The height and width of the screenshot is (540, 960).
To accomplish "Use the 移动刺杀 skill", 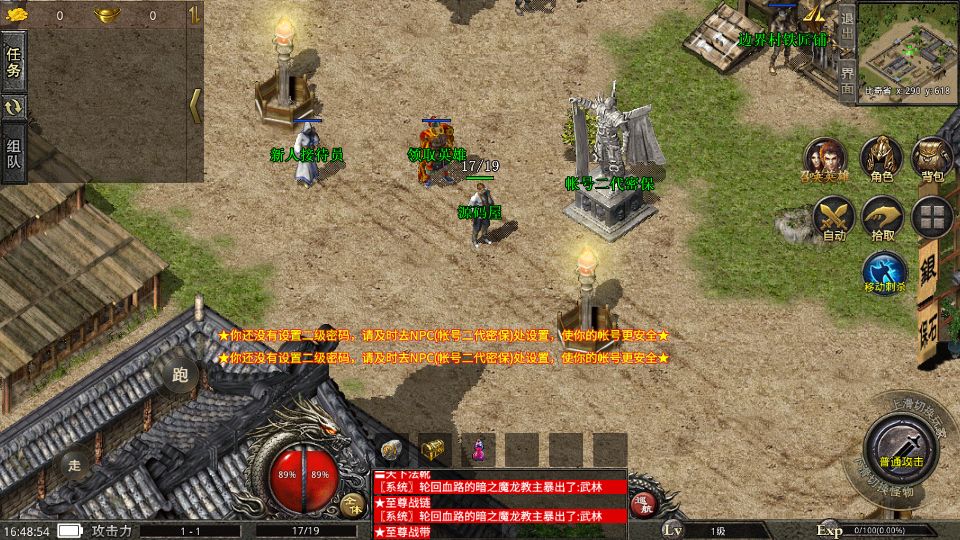I will click(x=884, y=271).
